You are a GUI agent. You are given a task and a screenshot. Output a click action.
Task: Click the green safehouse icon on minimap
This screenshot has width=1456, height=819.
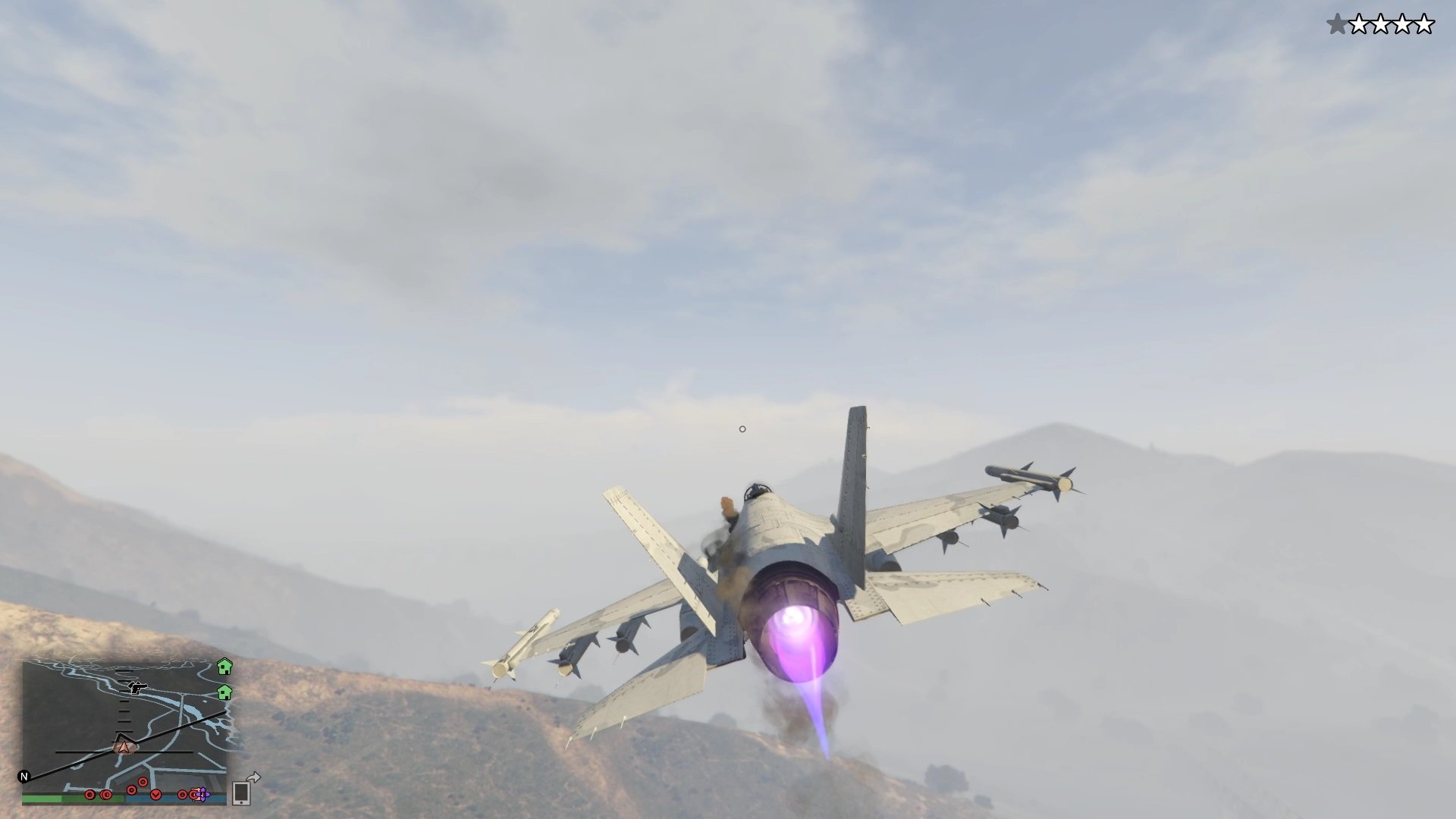click(224, 693)
